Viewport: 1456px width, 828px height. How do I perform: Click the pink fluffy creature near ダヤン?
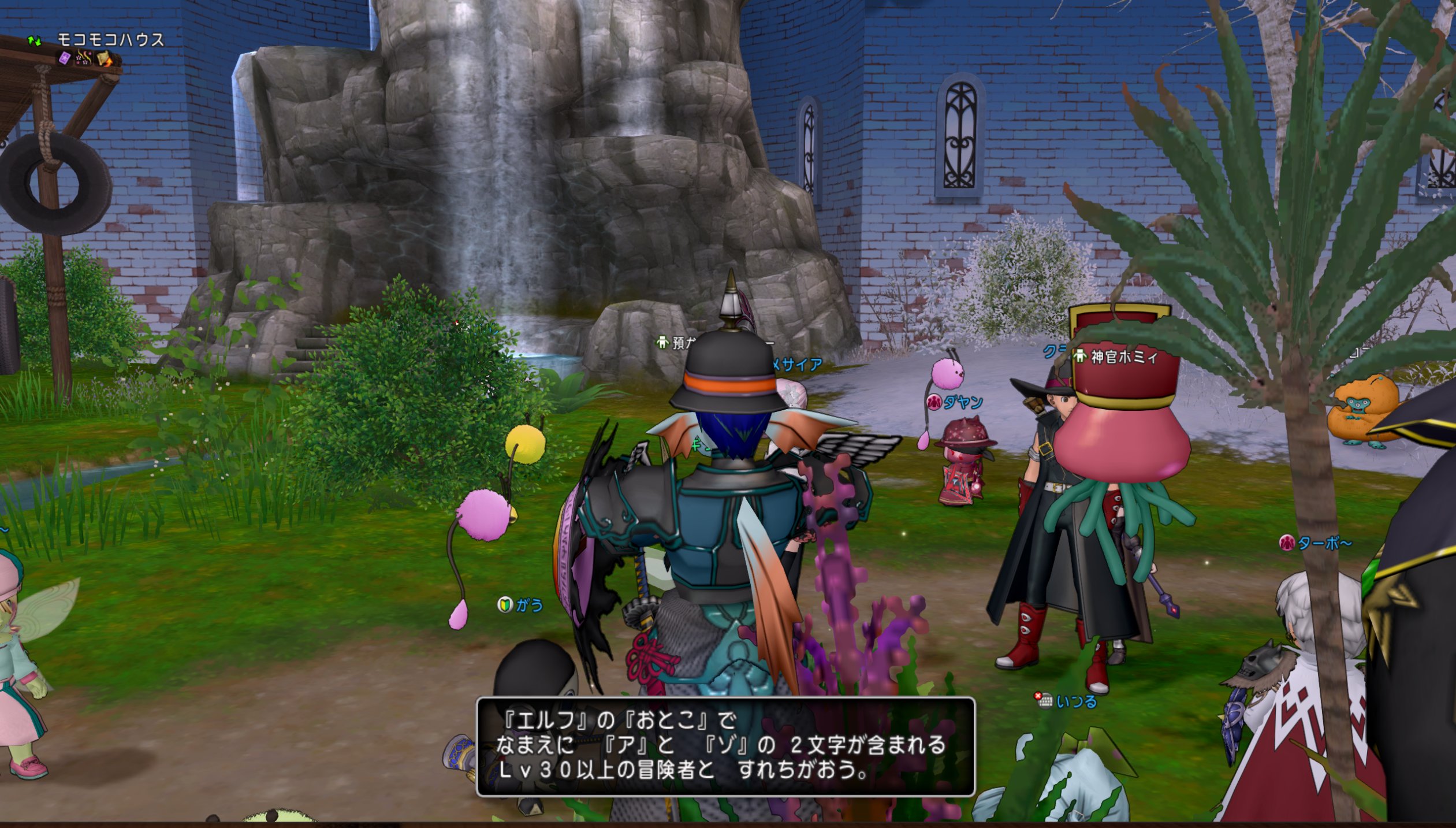point(947,373)
